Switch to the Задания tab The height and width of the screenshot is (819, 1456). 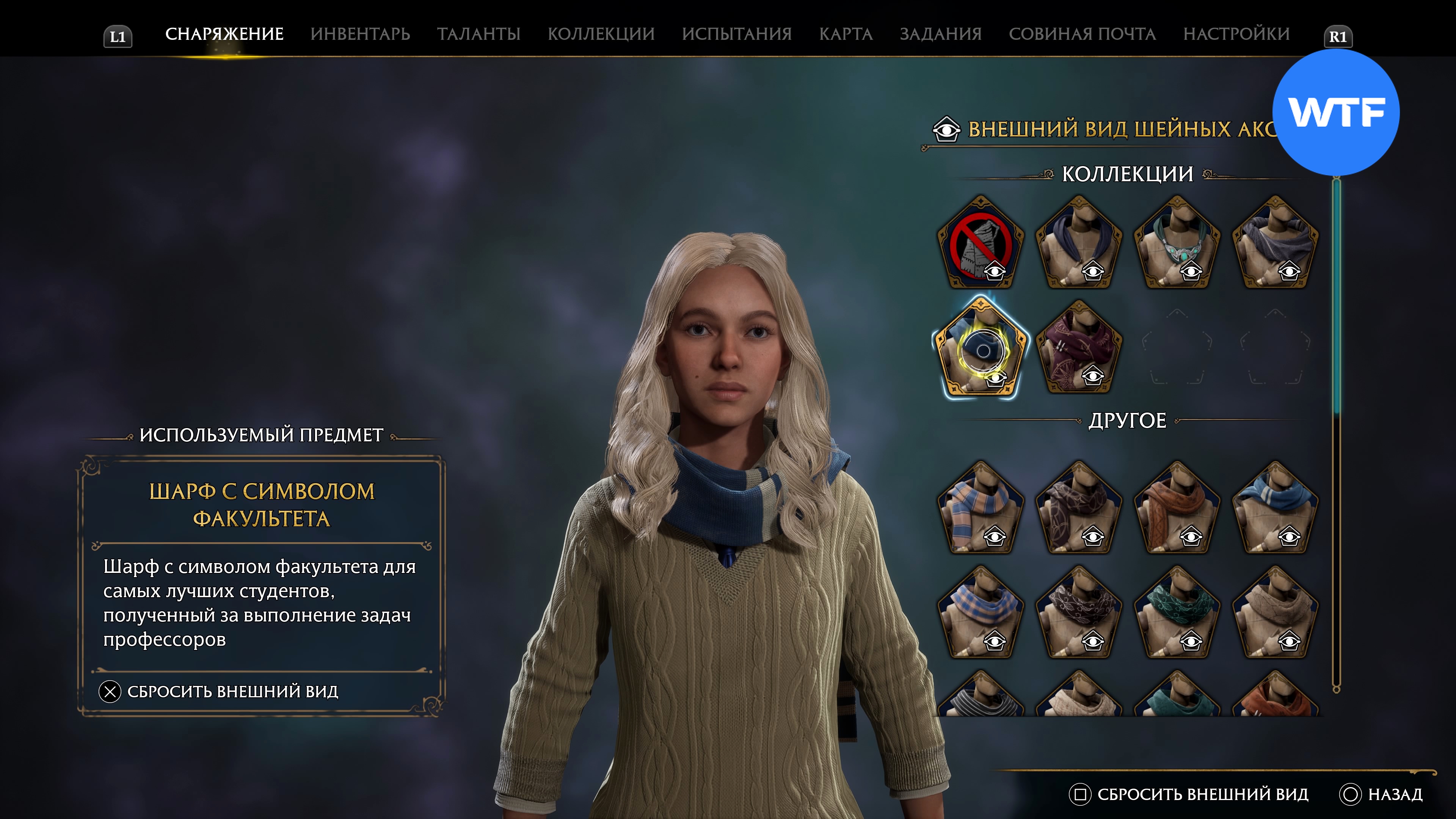(x=940, y=34)
